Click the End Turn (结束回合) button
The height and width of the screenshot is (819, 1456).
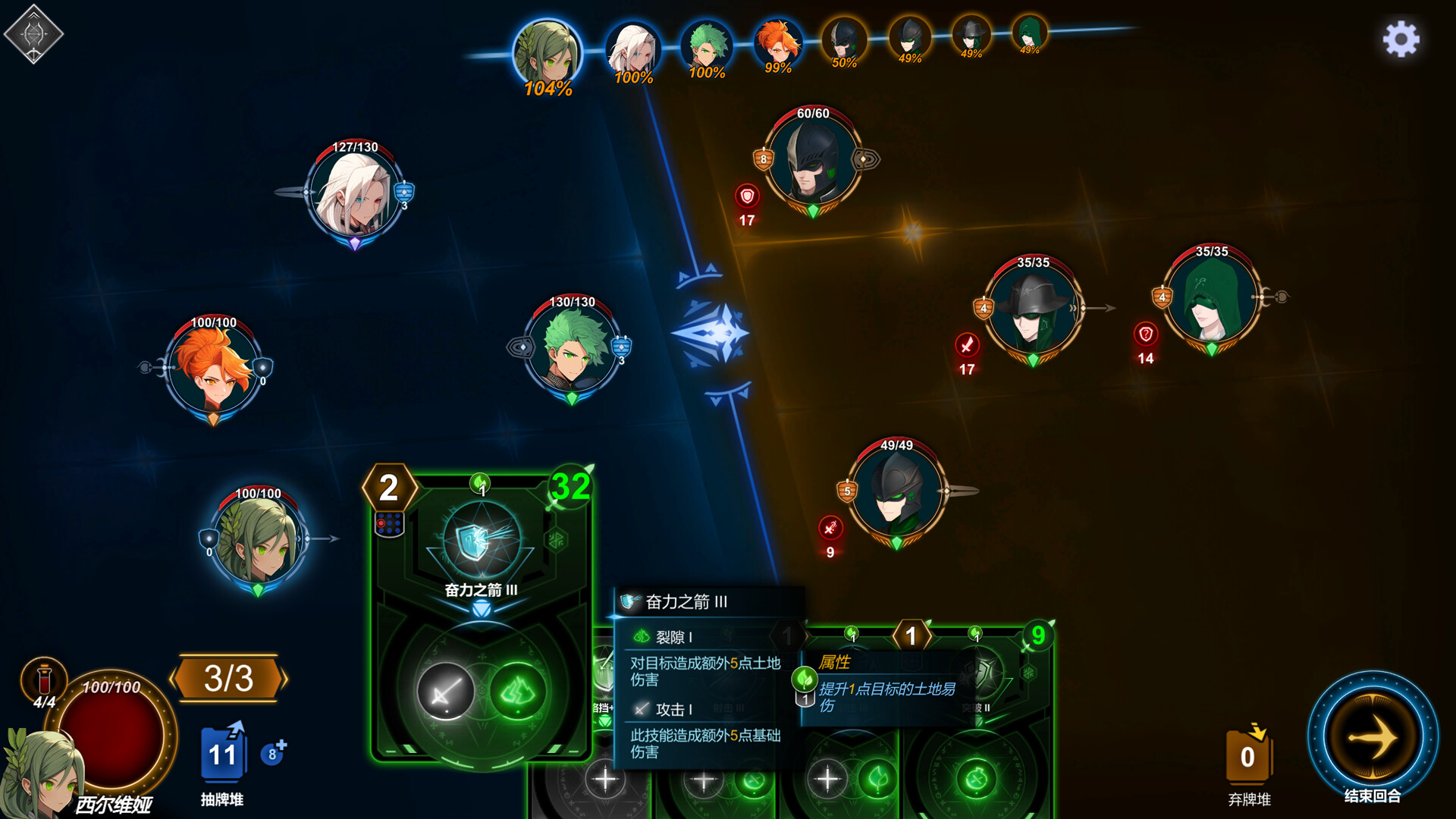1372,736
